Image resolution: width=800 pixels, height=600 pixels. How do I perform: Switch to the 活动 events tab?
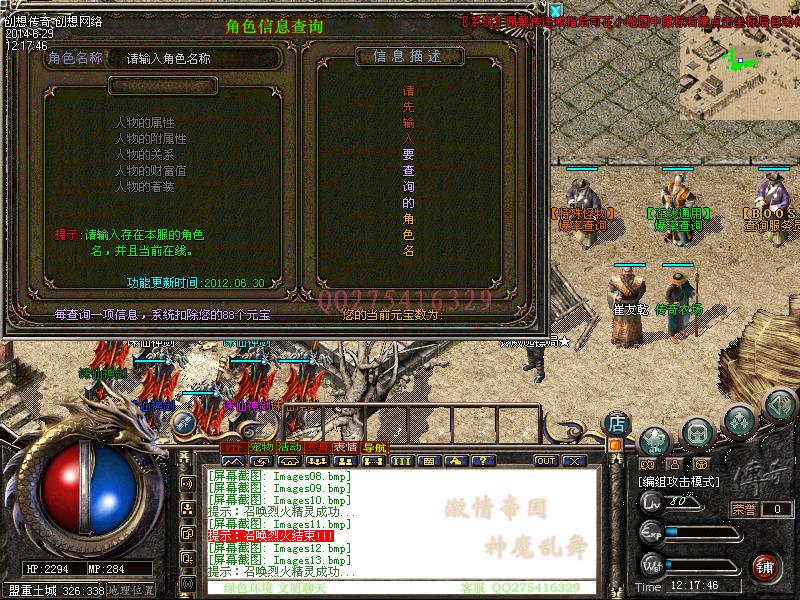(290, 446)
